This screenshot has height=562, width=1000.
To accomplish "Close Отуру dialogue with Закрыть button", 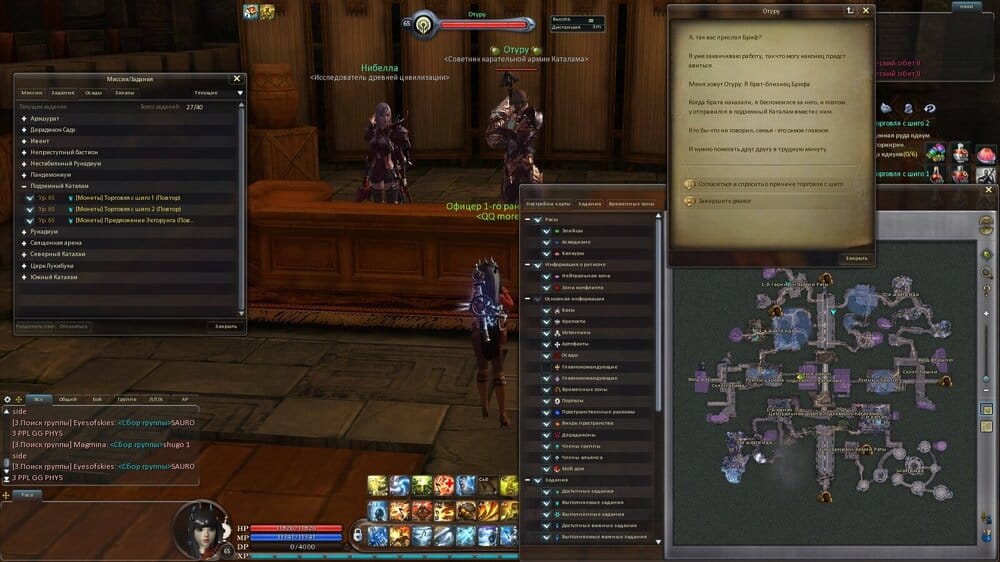I will (x=856, y=258).
